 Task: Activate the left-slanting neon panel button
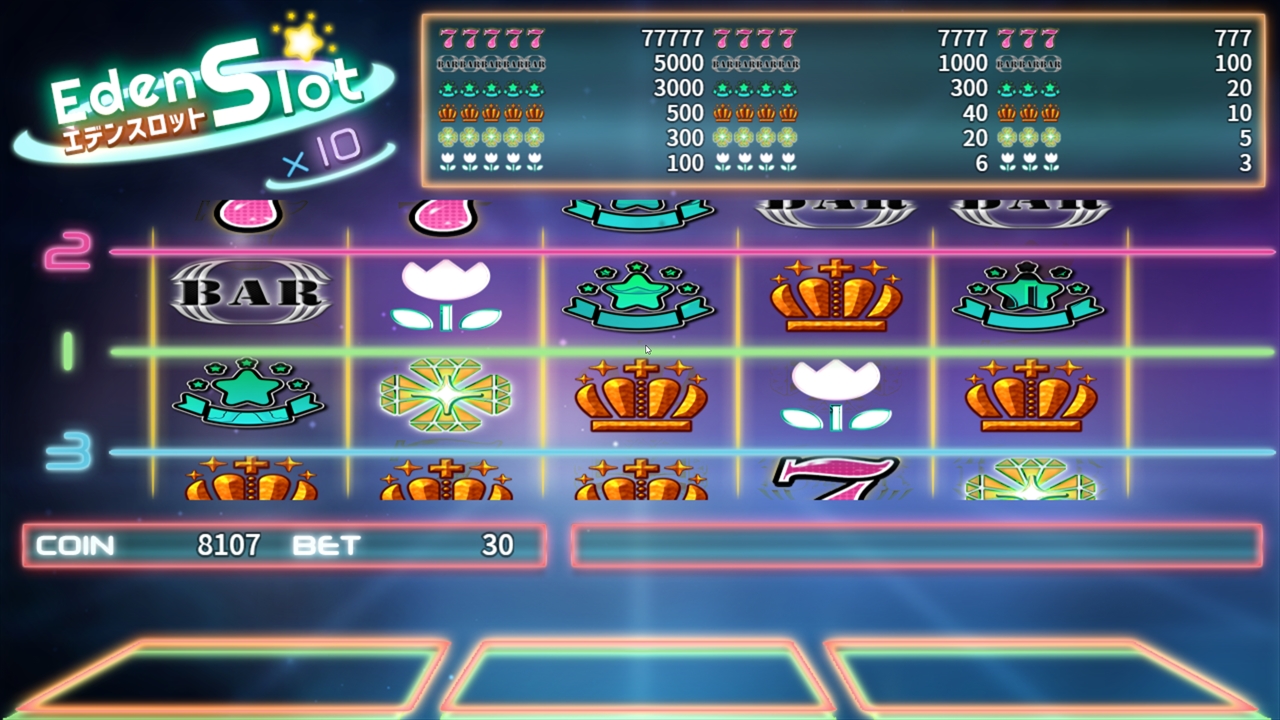[x=235, y=677]
